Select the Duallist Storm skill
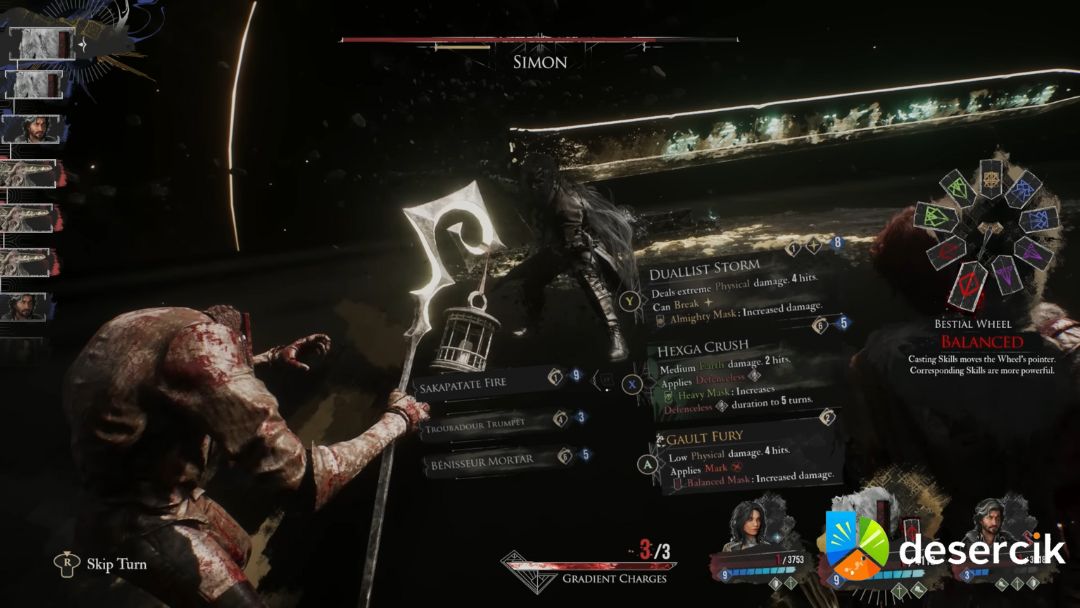 pos(705,269)
